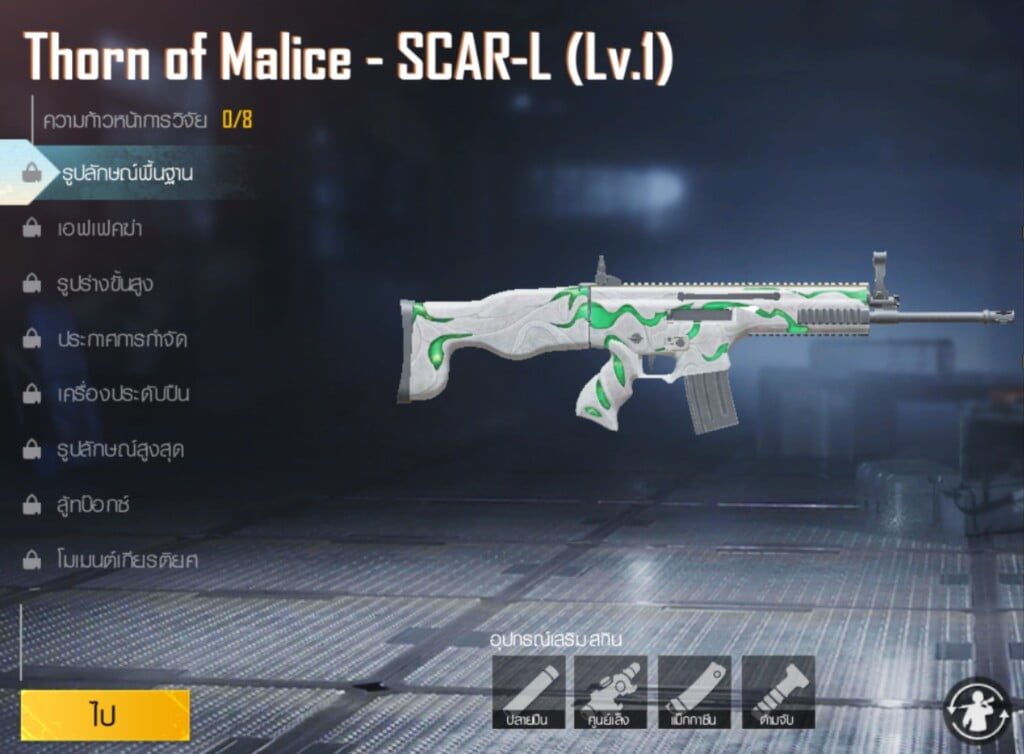The image size is (1024, 754).
Task: Open the ลู้ทบ็อกซ์ (loot box) entry
Action: (94, 504)
